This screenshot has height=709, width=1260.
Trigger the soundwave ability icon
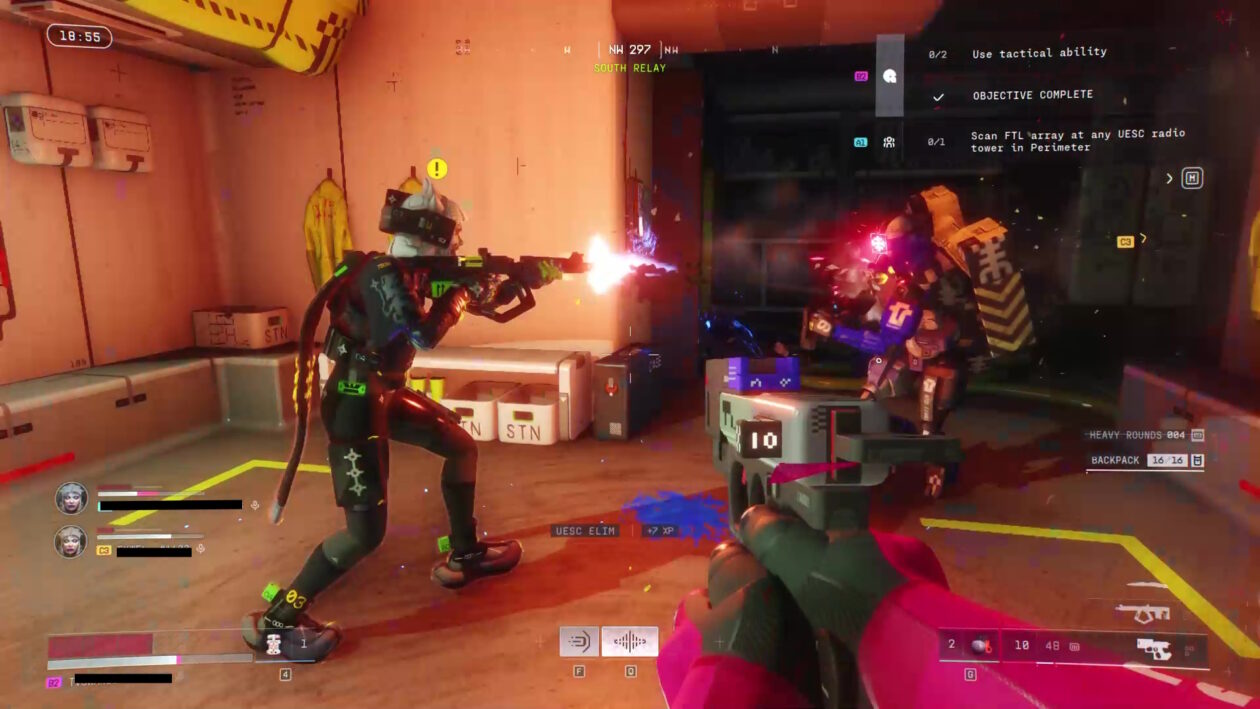[630, 641]
